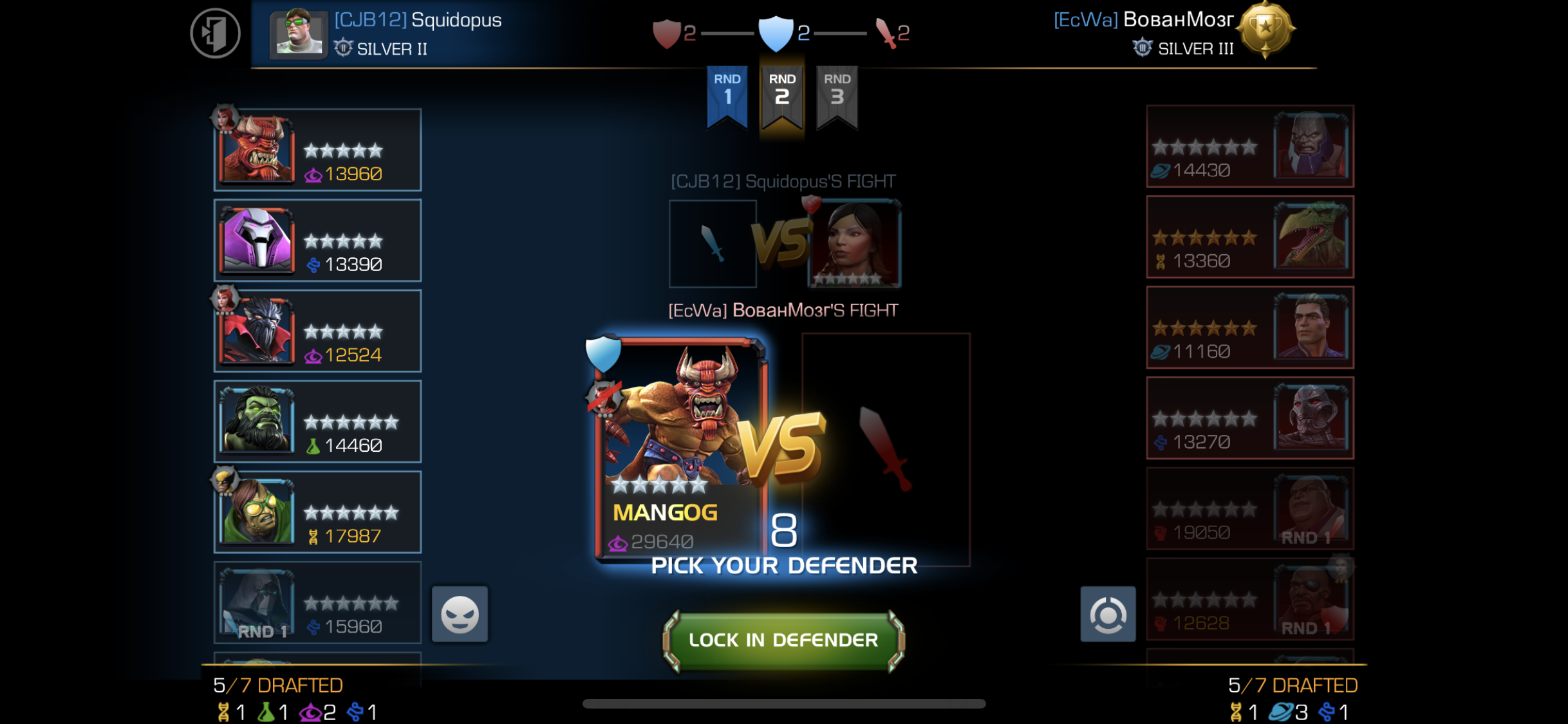Click the blue sword icon in Squidopus's fight slot
This screenshot has width=1568, height=724.
712,243
